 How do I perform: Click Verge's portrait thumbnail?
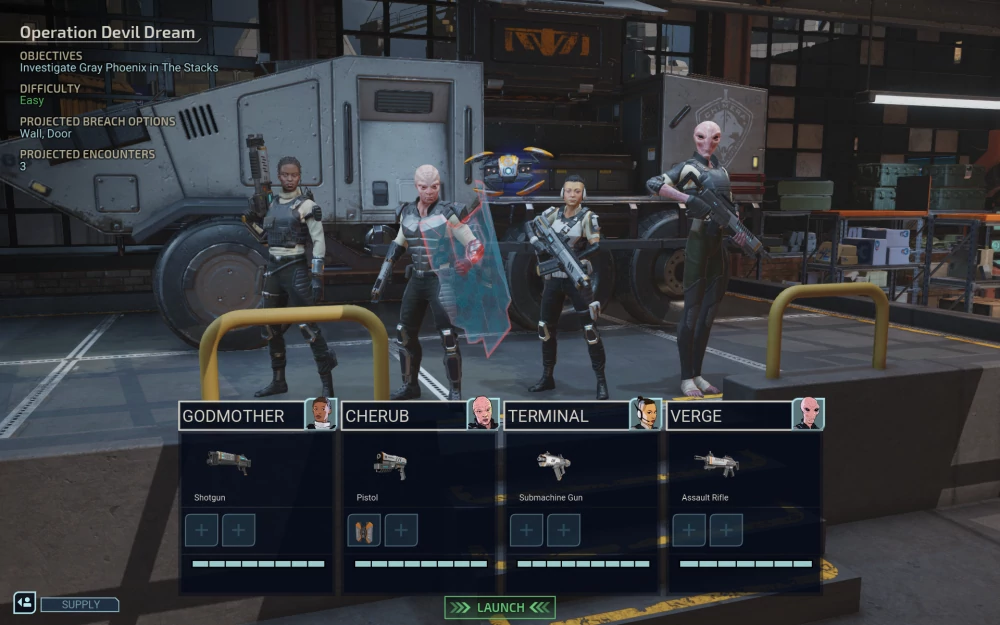(x=808, y=414)
